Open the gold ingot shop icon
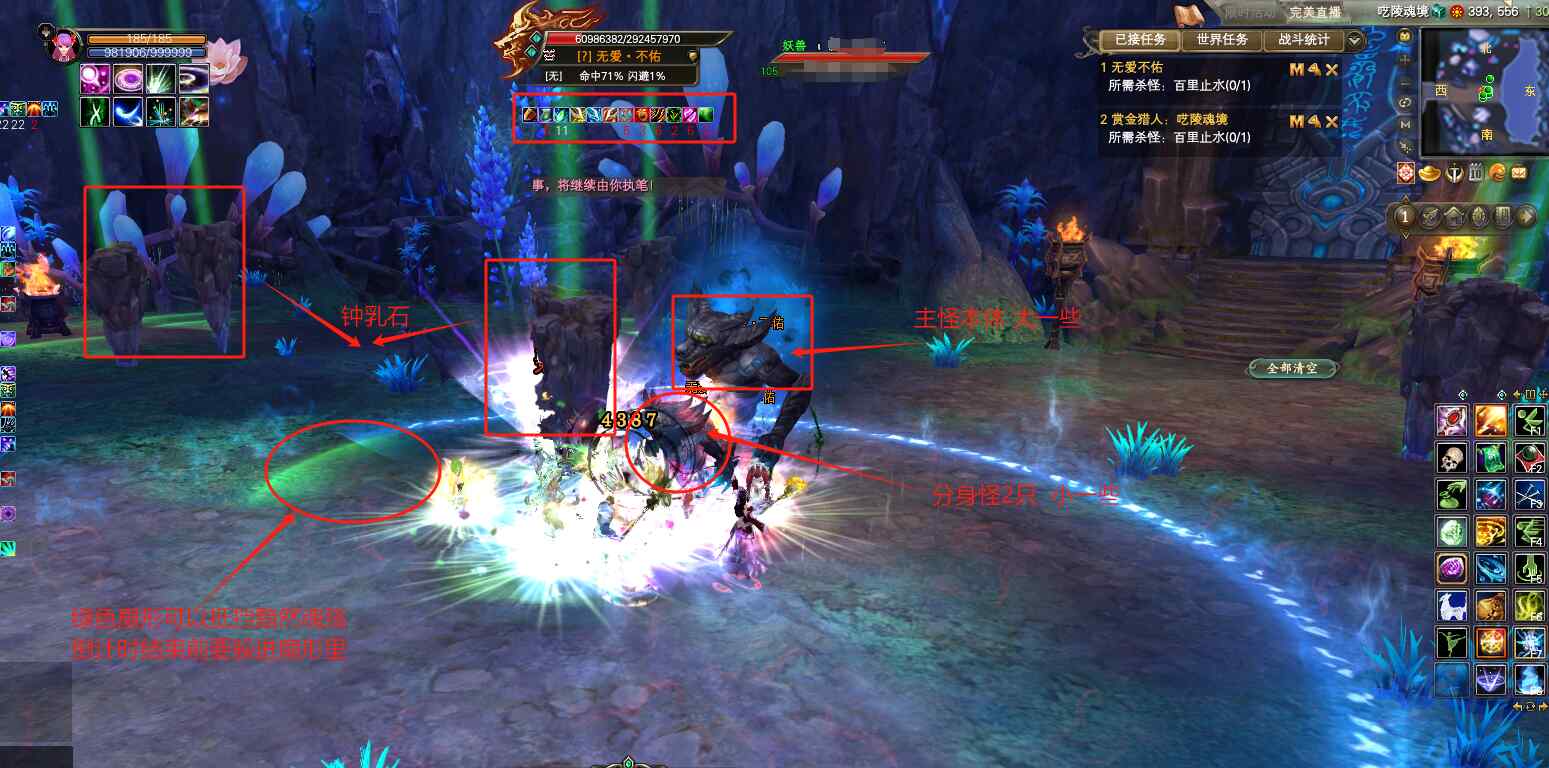This screenshot has width=1549, height=768. (1428, 173)
